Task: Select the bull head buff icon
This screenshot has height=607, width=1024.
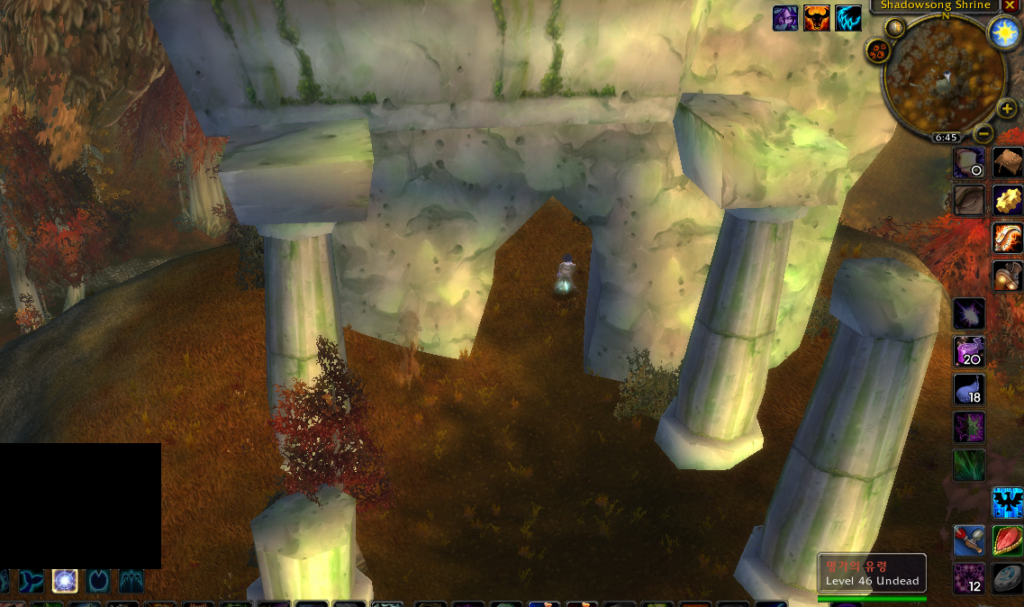Action: (817, 18)
